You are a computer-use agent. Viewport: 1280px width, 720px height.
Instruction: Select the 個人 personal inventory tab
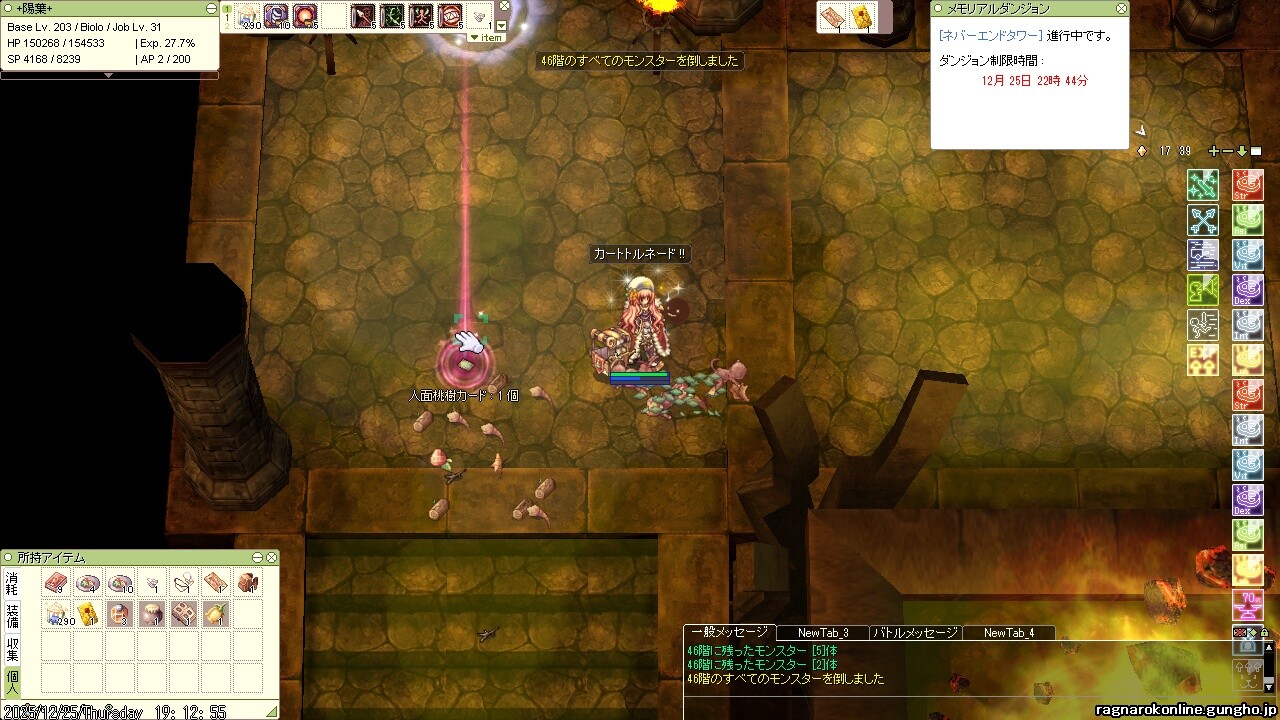(x=12, y=680)
